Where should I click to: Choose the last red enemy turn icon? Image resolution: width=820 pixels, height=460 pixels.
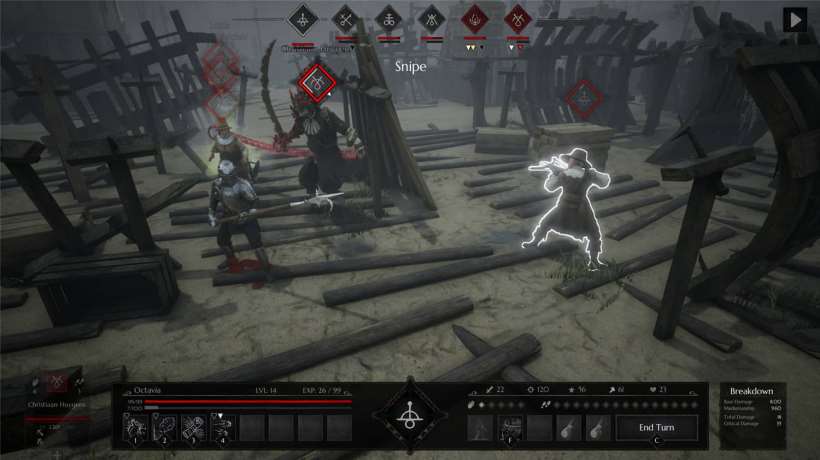coord(518,18)
